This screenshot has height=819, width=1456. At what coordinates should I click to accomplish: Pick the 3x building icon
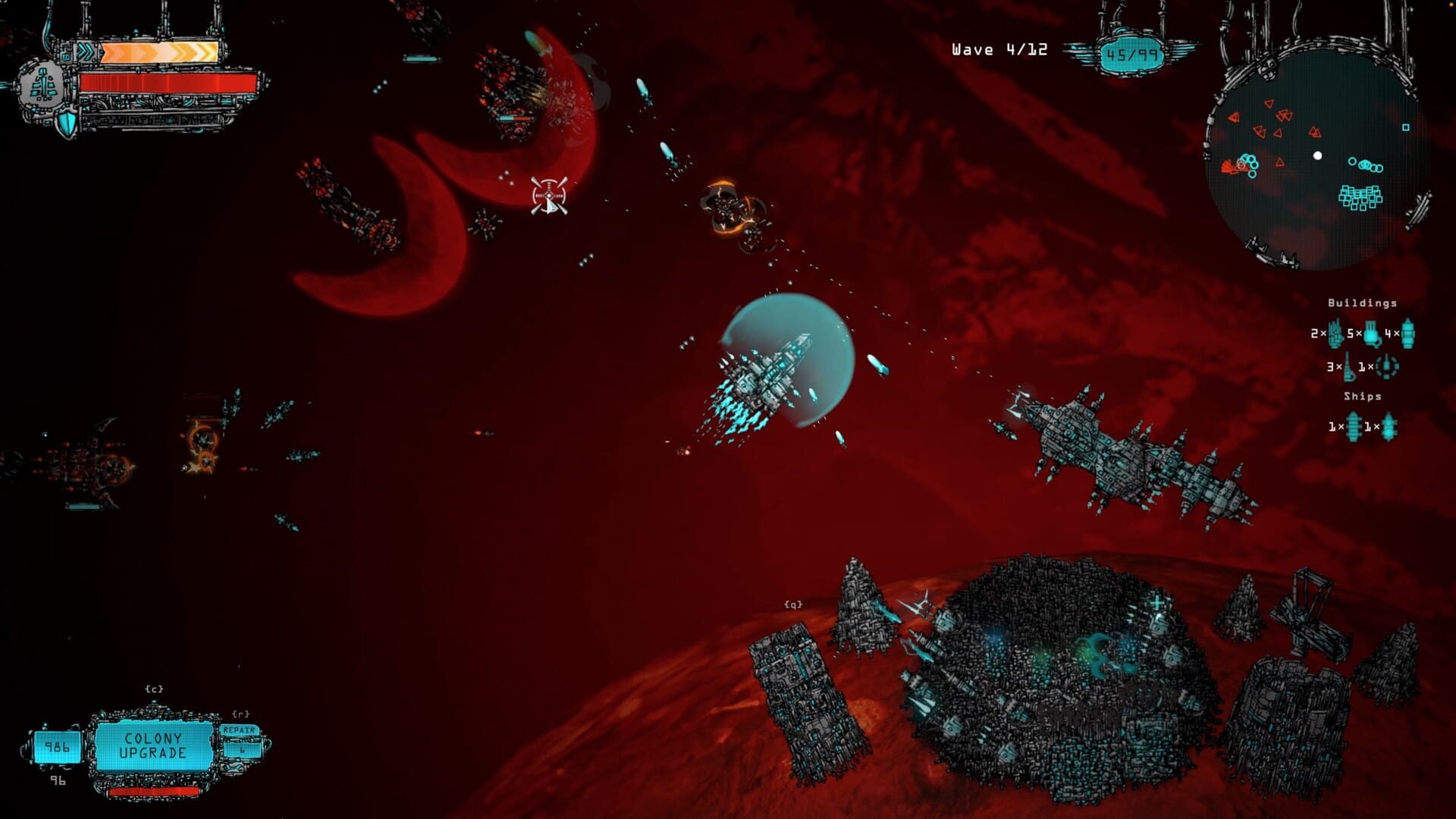pos(1348,367)
